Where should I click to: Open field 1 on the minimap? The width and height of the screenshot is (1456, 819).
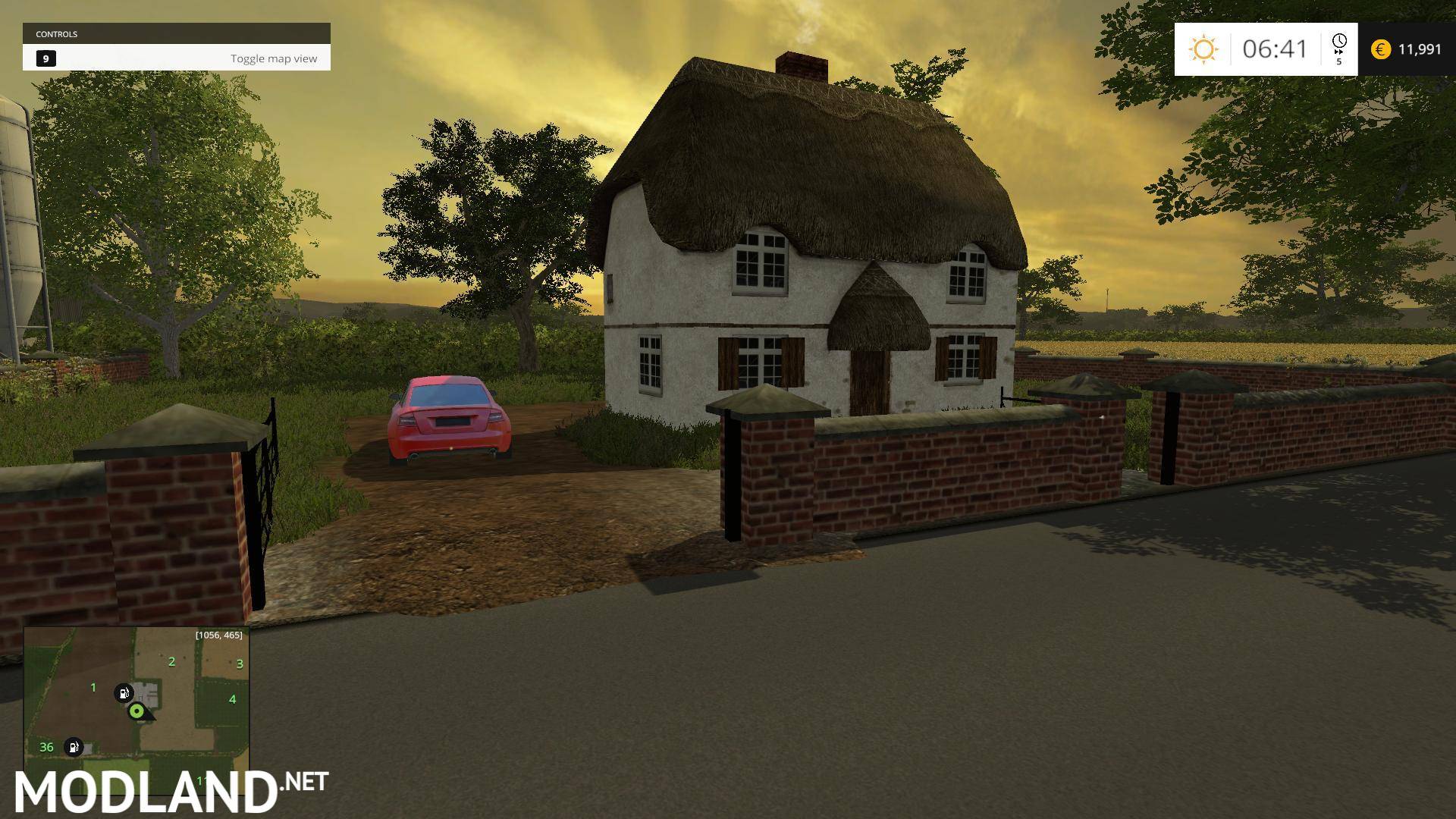tap(93, 687)
